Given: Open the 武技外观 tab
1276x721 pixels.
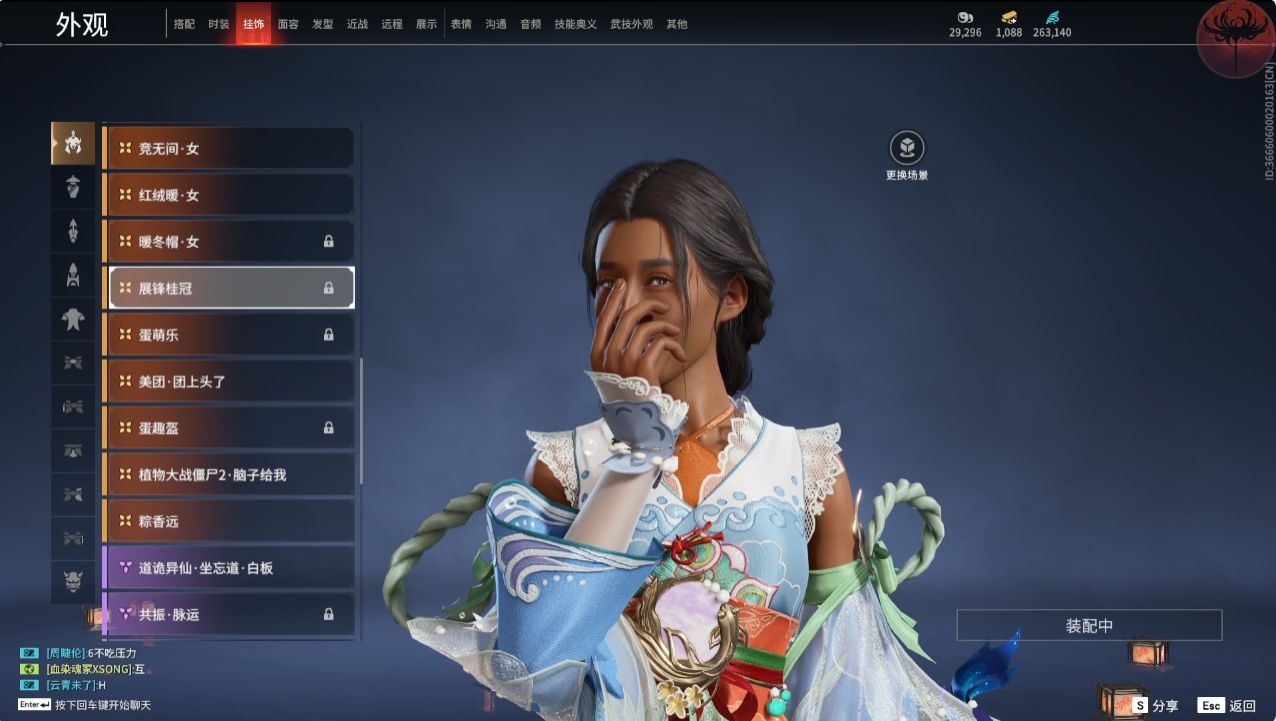Looking at the screenshot, I should tap(631, 24).
